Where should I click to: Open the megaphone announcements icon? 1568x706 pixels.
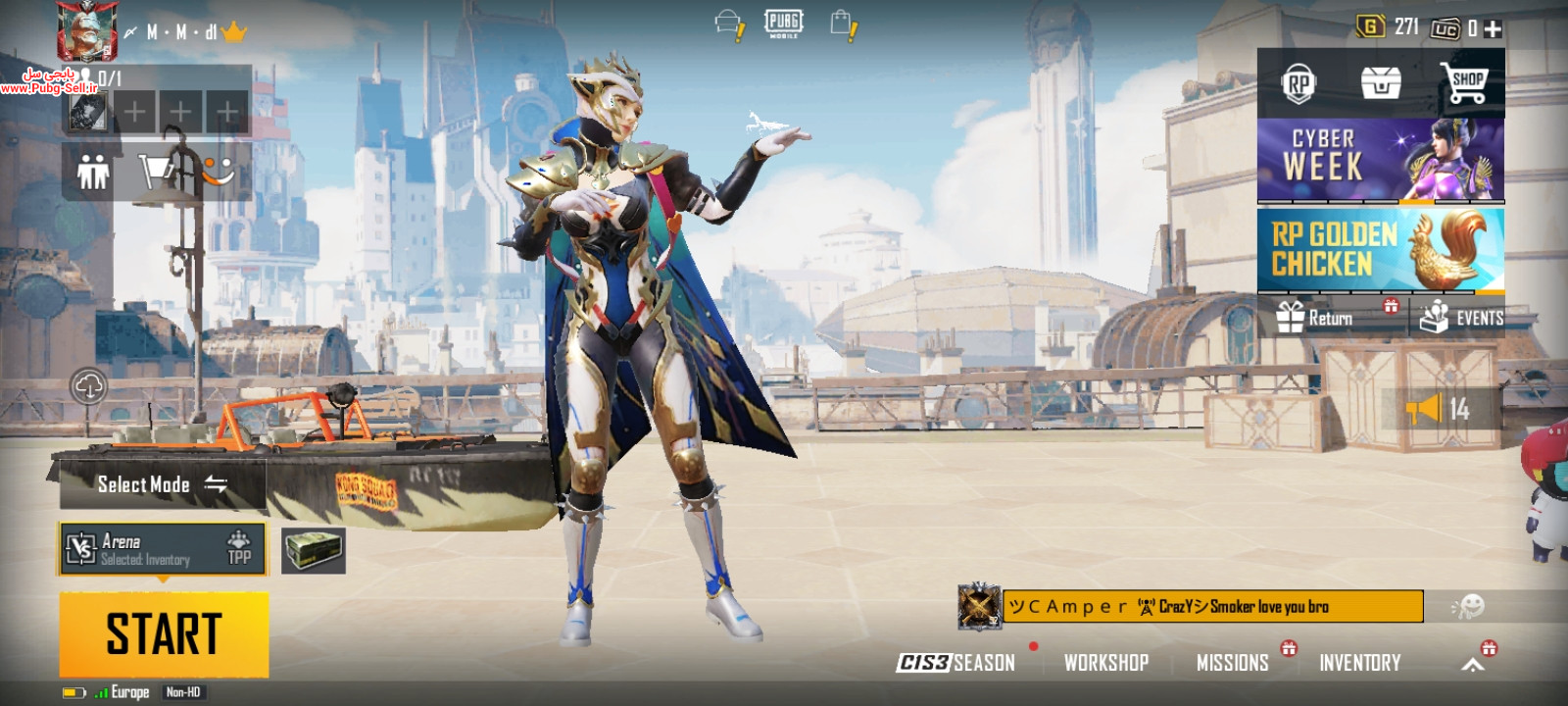pos(1424,408)
